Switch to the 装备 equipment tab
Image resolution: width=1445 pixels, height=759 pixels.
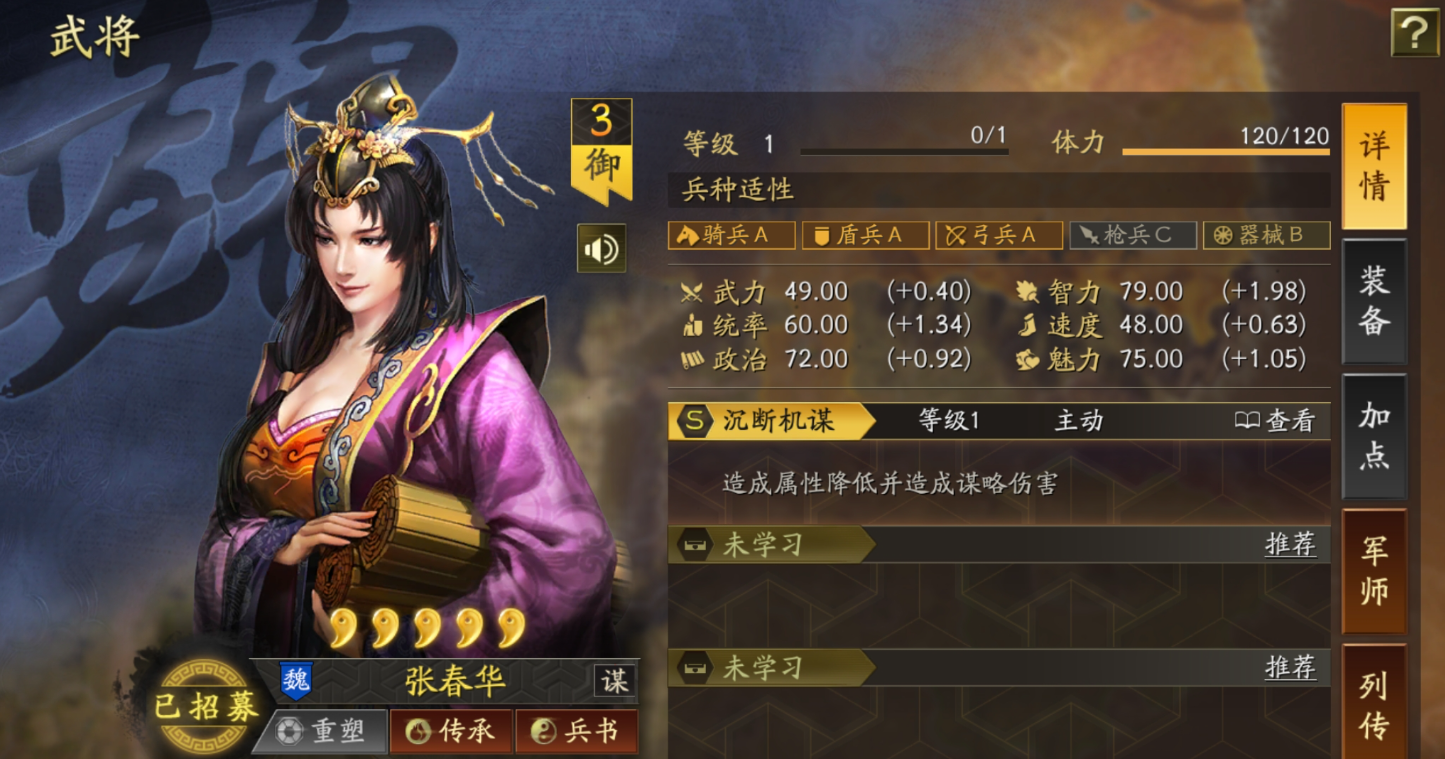tap(1374, 301)
